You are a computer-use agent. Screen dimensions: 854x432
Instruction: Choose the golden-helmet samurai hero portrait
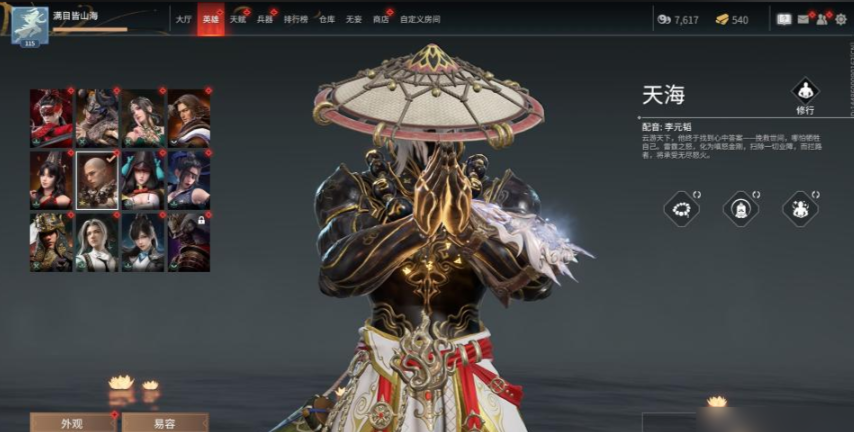(x=51, y=241)
